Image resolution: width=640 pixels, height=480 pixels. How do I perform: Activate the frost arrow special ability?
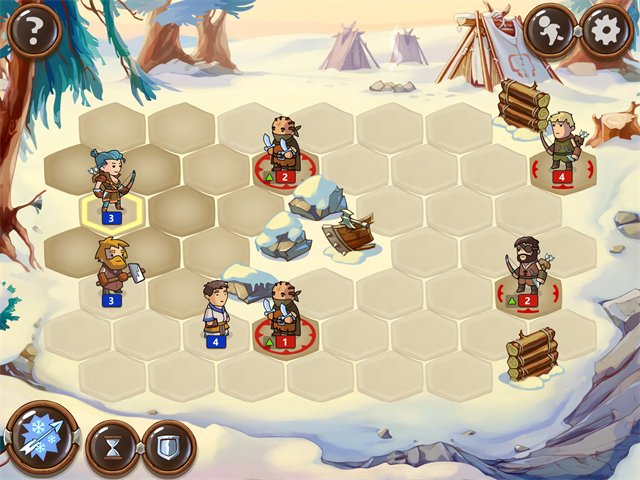[41, 439]
